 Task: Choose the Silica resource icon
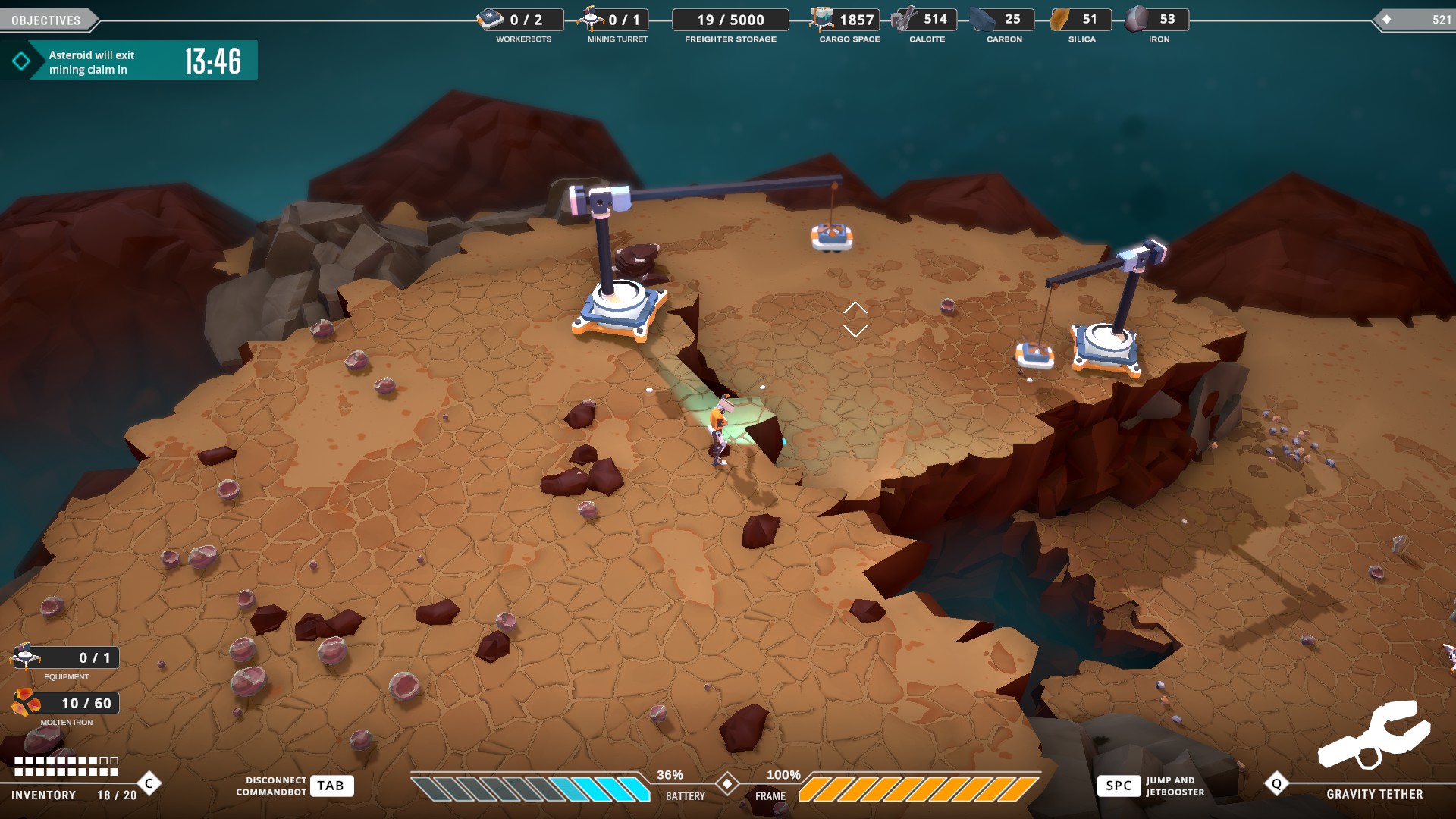(x=1060, y=19)
